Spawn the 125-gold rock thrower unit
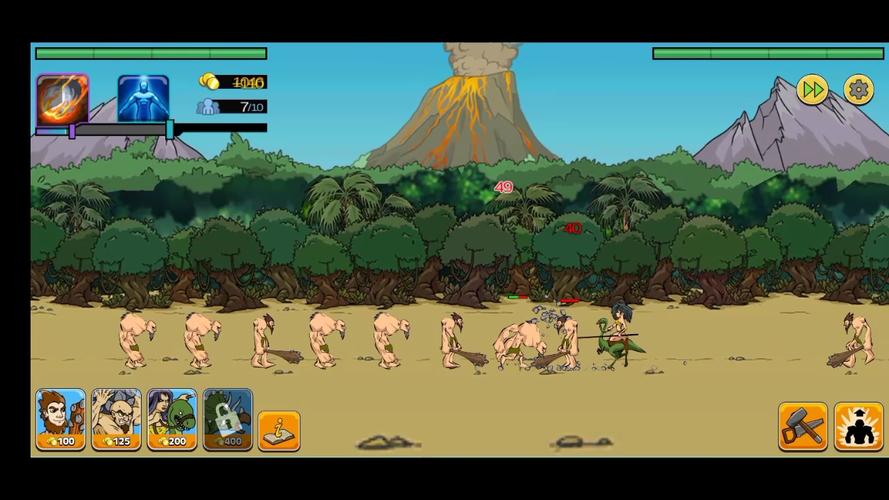 click(x=117, y=419)
